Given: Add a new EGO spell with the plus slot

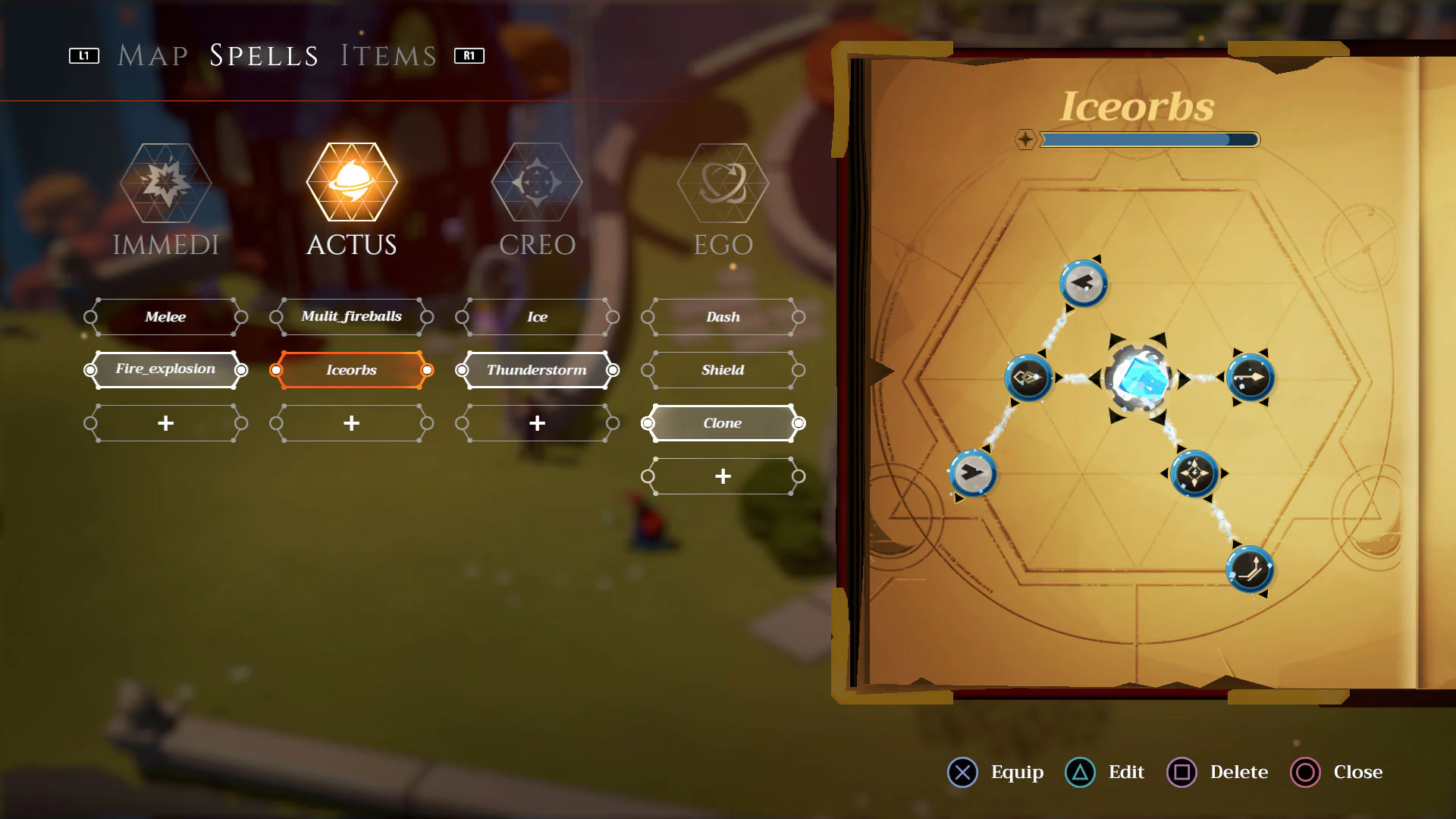Looking at the screenshot, I should [721, 475].
